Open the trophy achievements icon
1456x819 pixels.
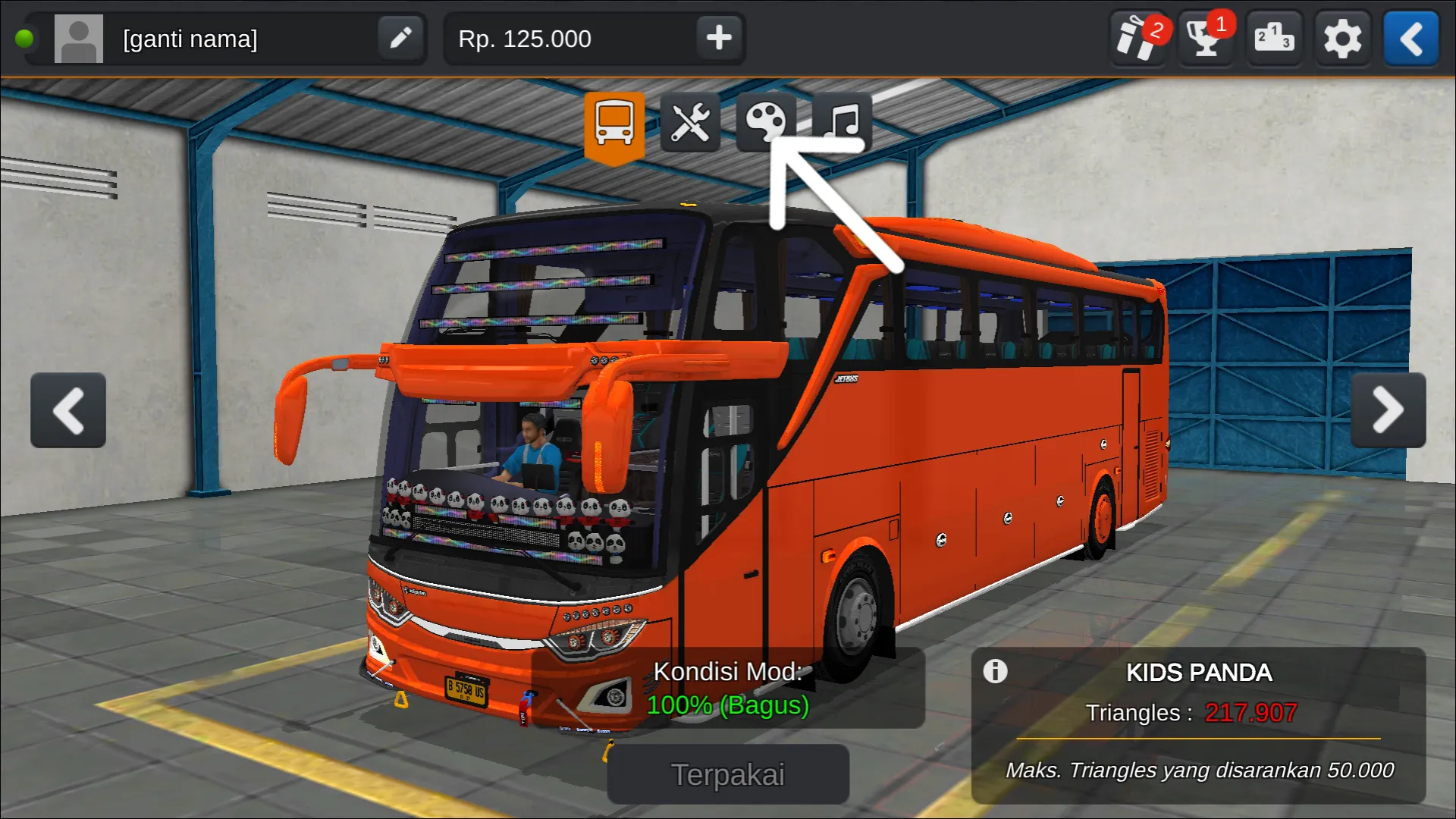pyautogui.click(x=1205, y=38)
